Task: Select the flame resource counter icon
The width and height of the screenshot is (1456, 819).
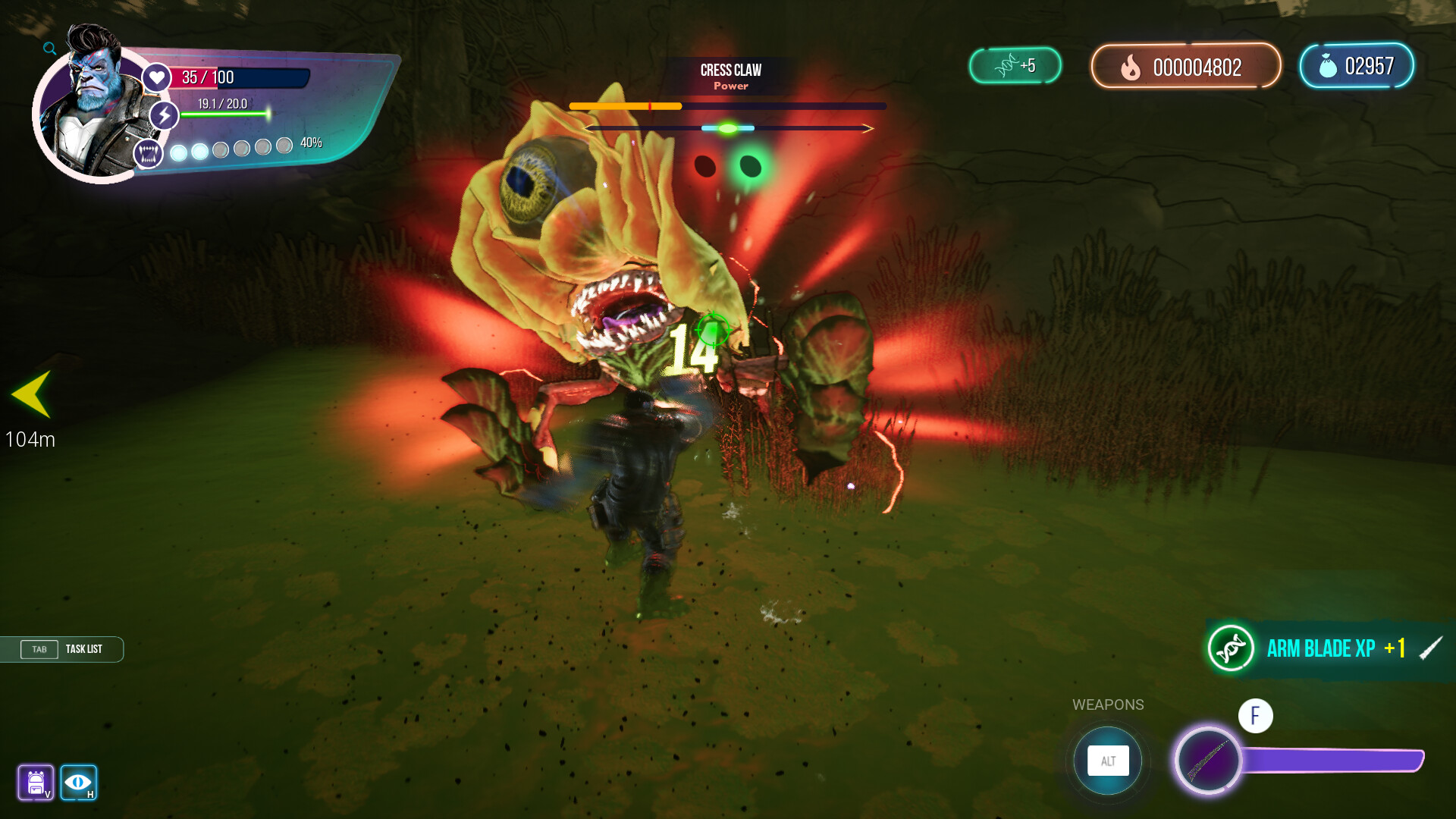Action: coord(1133,67)
